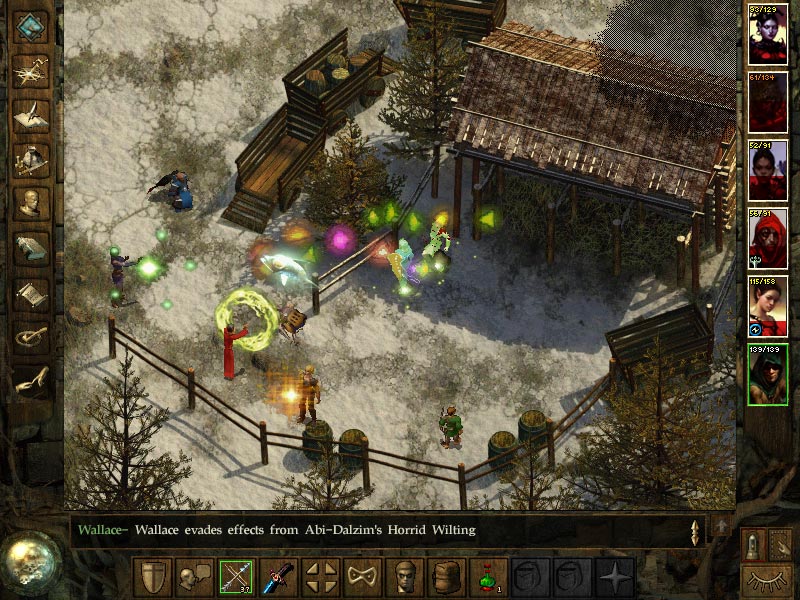Select the green-hooded archer portrait
This screenshot has height=600, width=800.
click(x=767, y=374)
